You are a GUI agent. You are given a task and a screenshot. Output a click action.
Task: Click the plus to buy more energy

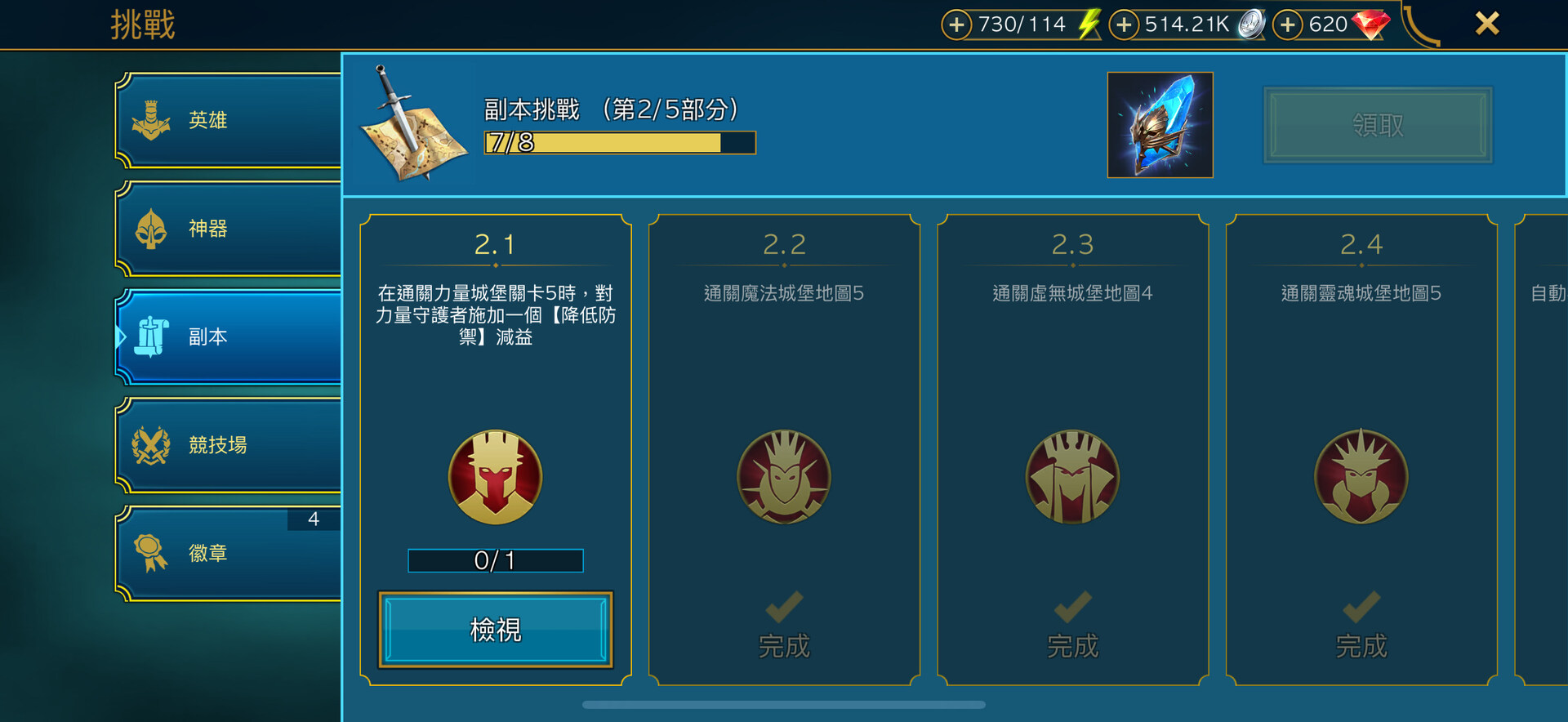point(956,25)
